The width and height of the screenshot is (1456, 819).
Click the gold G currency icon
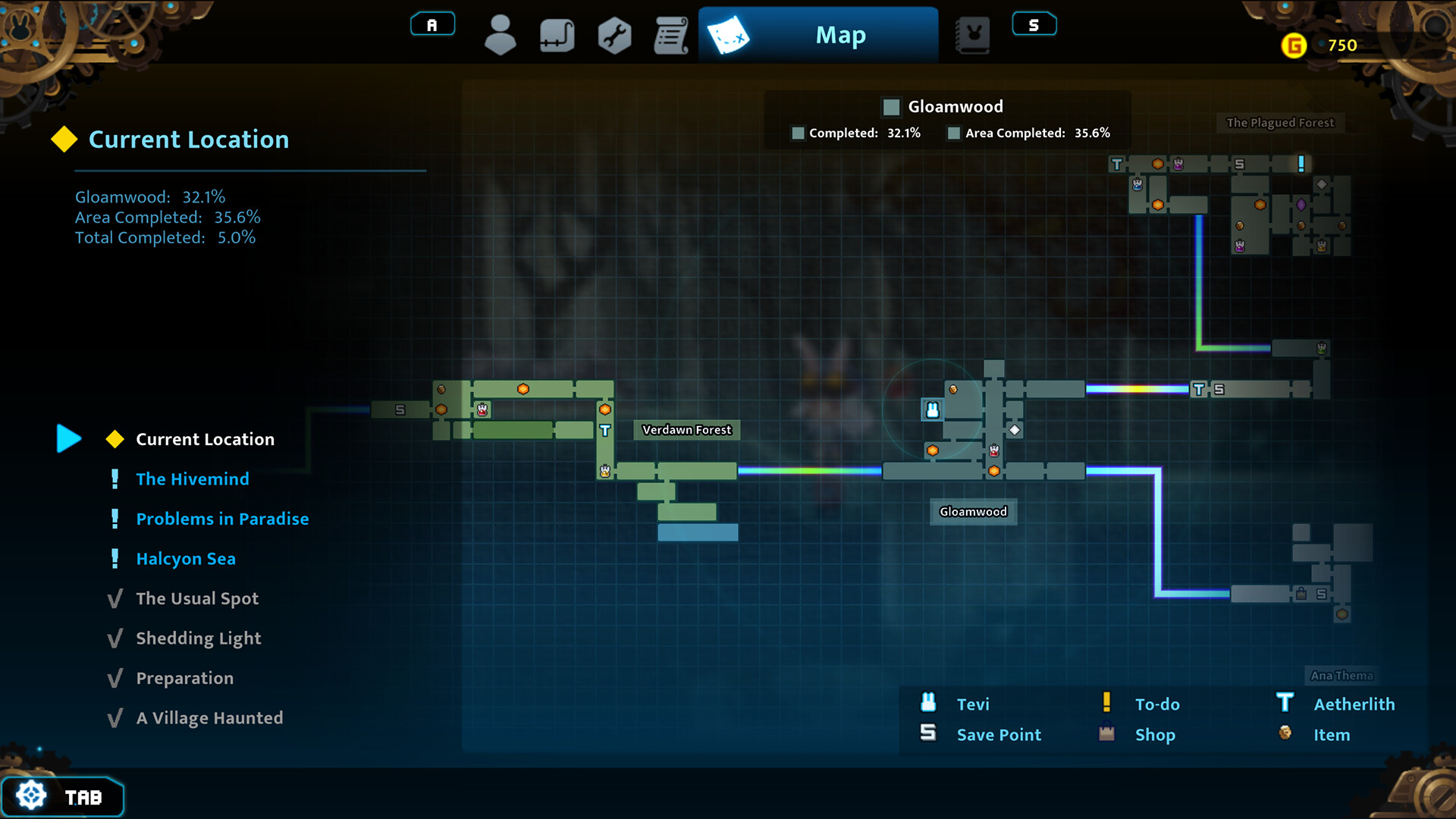pos(1294,45)
